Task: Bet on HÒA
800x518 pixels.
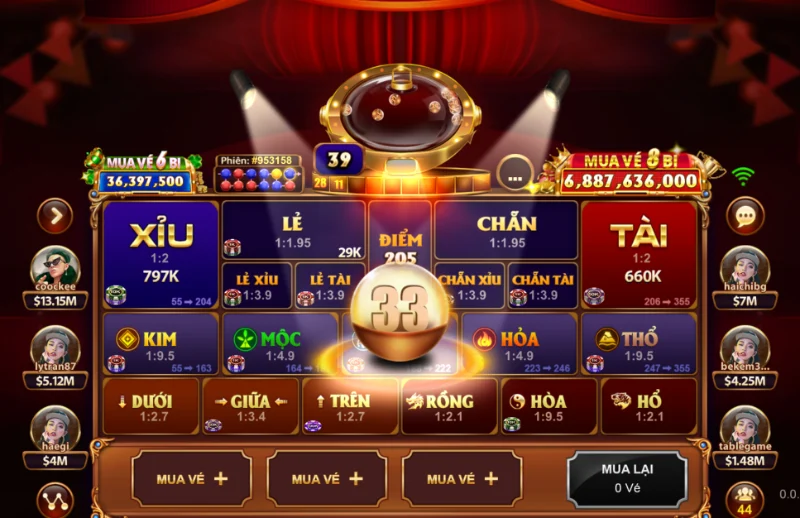Action: 548,405
